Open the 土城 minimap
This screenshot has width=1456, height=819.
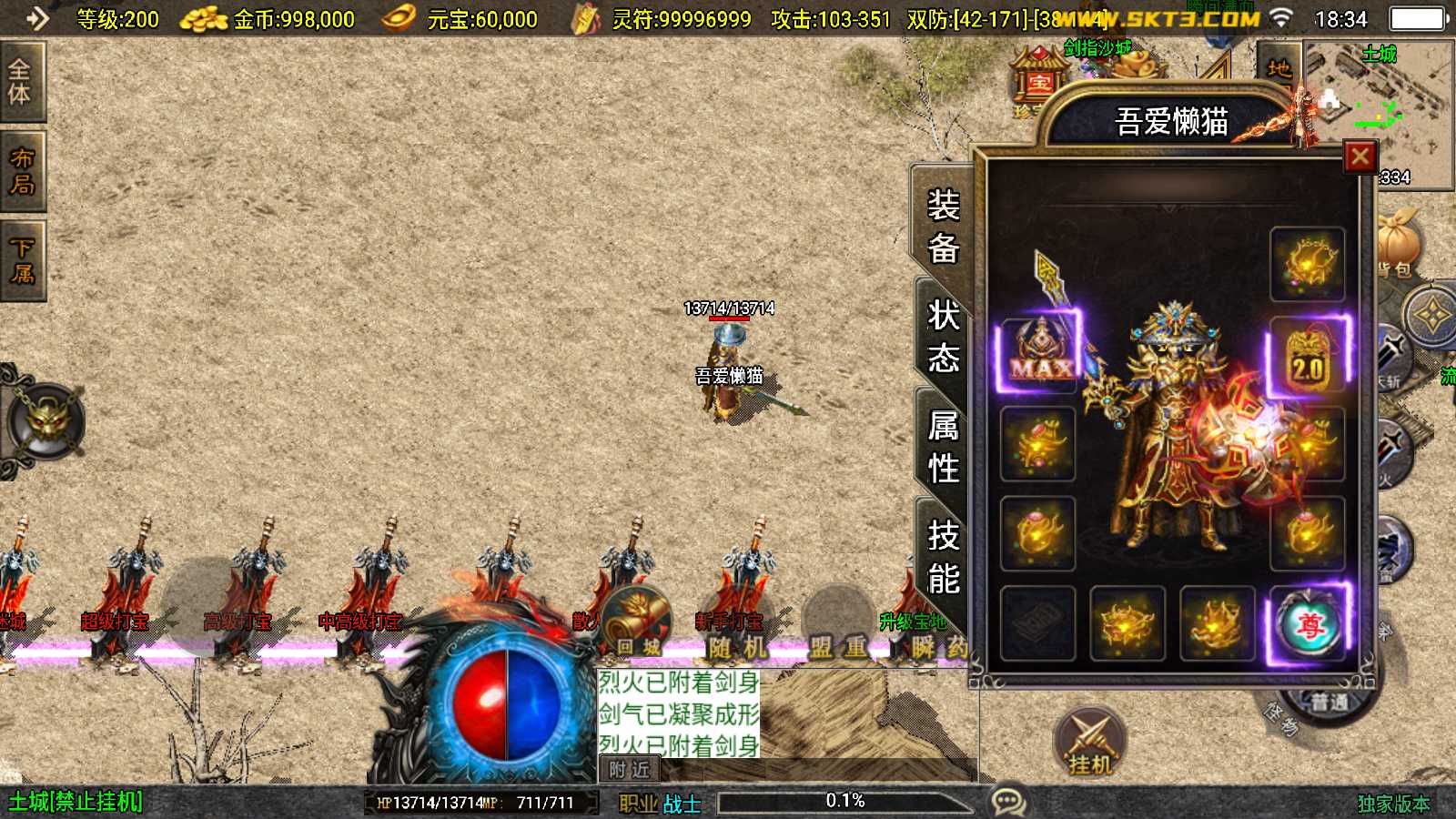1379,114
